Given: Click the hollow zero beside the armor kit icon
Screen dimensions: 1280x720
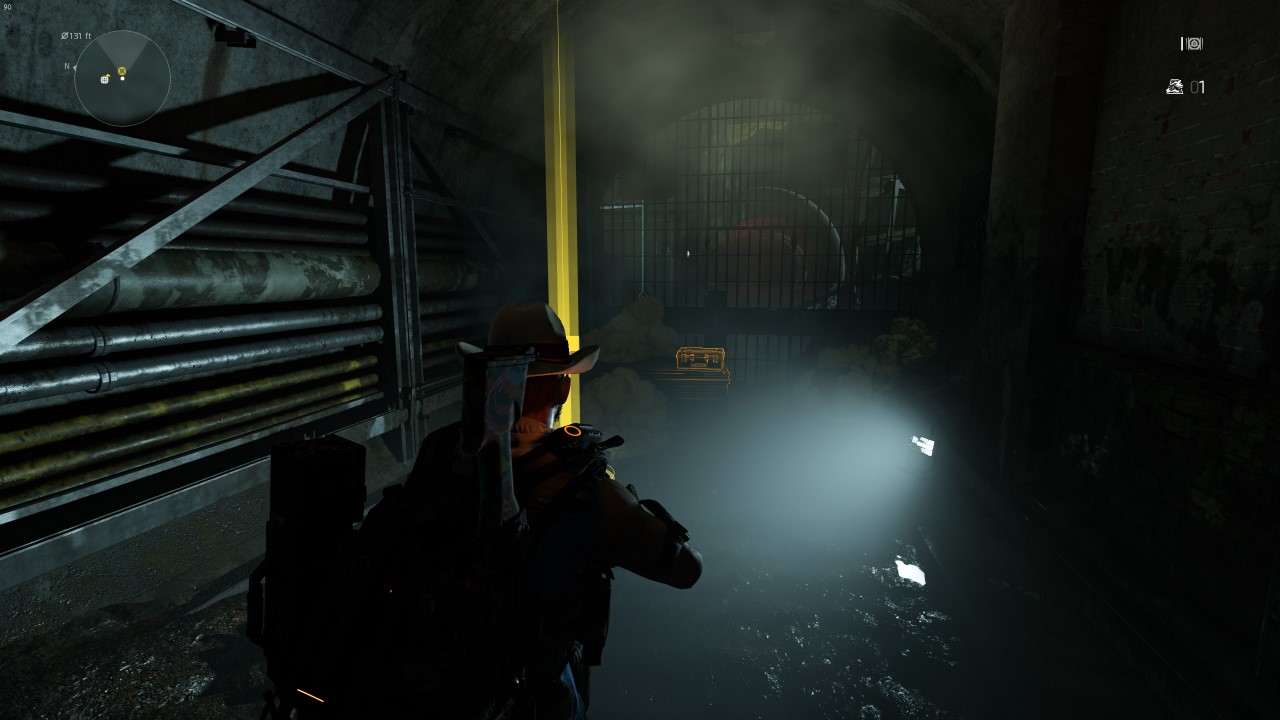Looking at the screenshot, I should point(1194,87).
